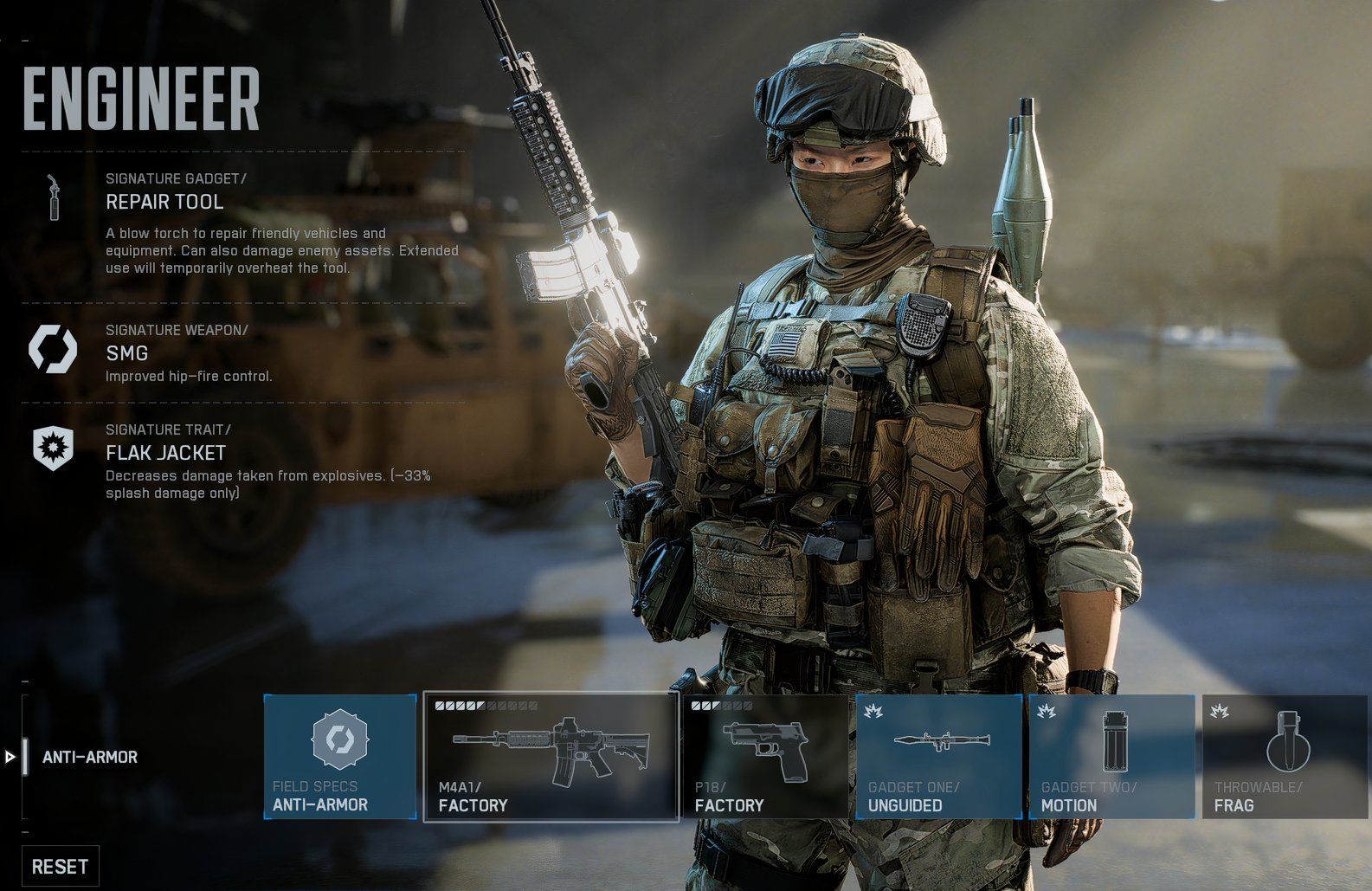Open the Throwable Frag grenade slot
1372x891 pixels.
(x=1286, y=757)
